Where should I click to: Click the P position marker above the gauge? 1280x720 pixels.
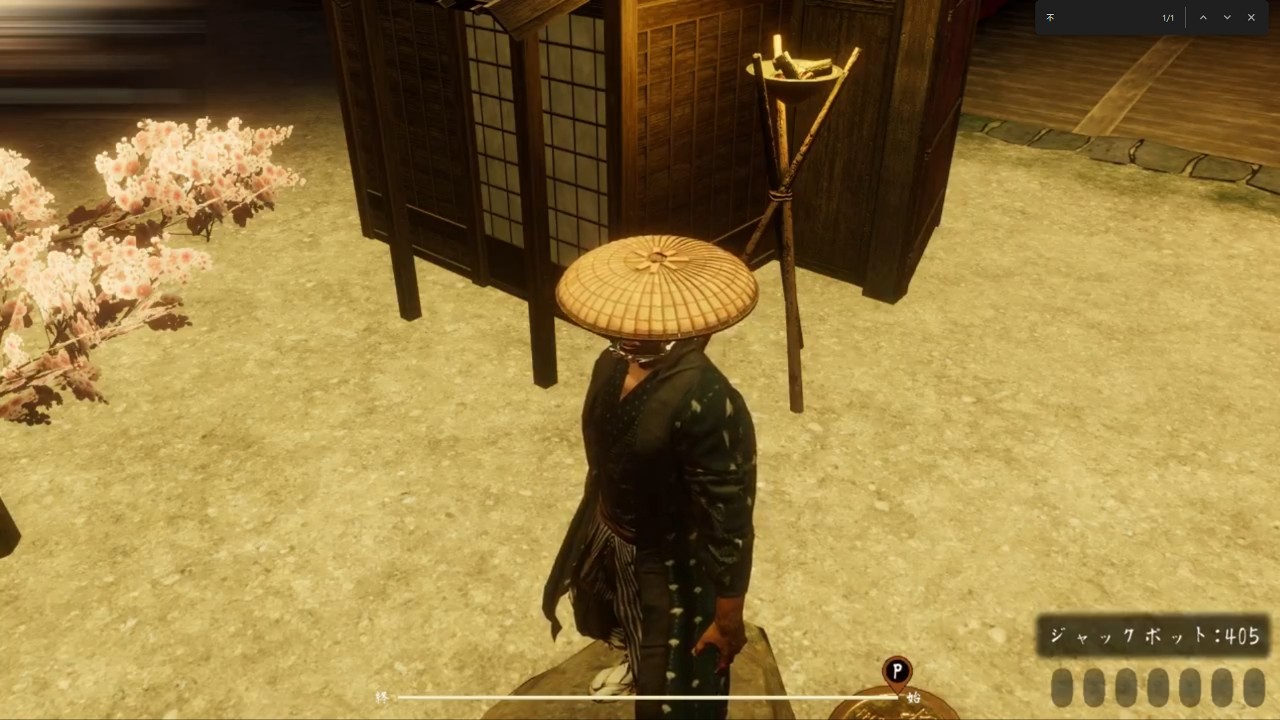tap(896, 670)
